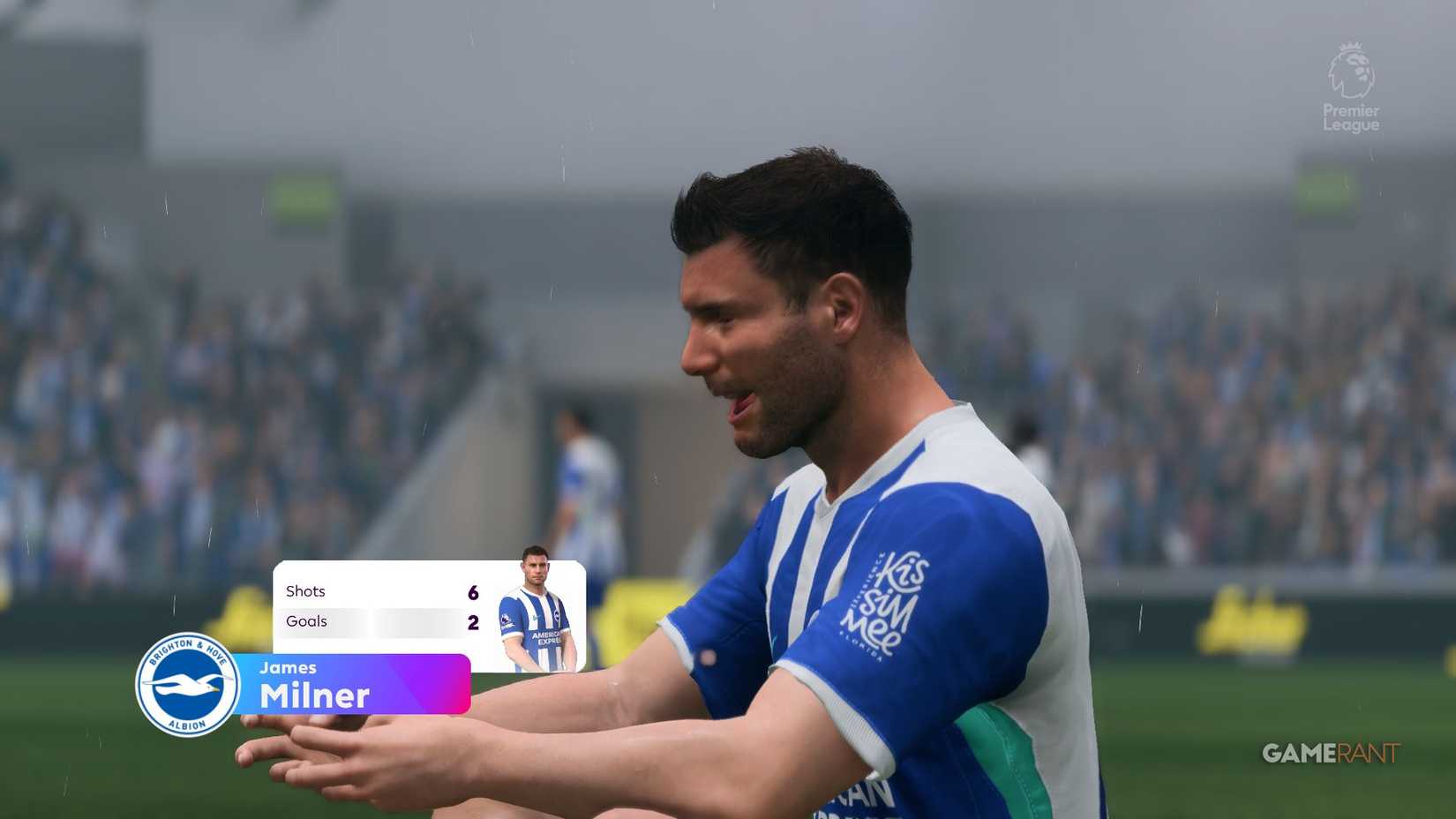The width and height of the screenshot is (1456, 819).
Task: Expand the Shots statistic for details
Action: tap(304, 591)
